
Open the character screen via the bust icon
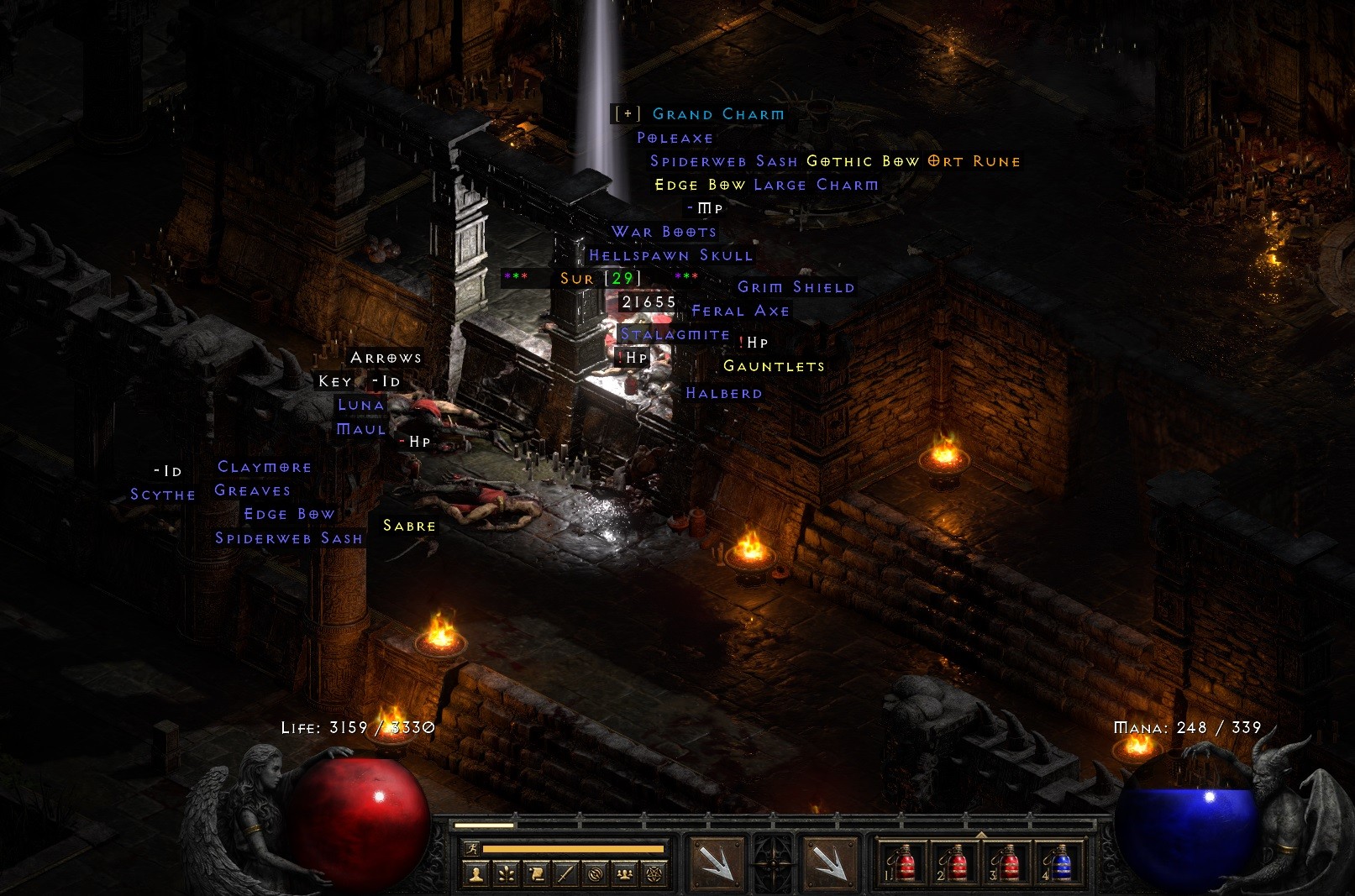(477, 873)
